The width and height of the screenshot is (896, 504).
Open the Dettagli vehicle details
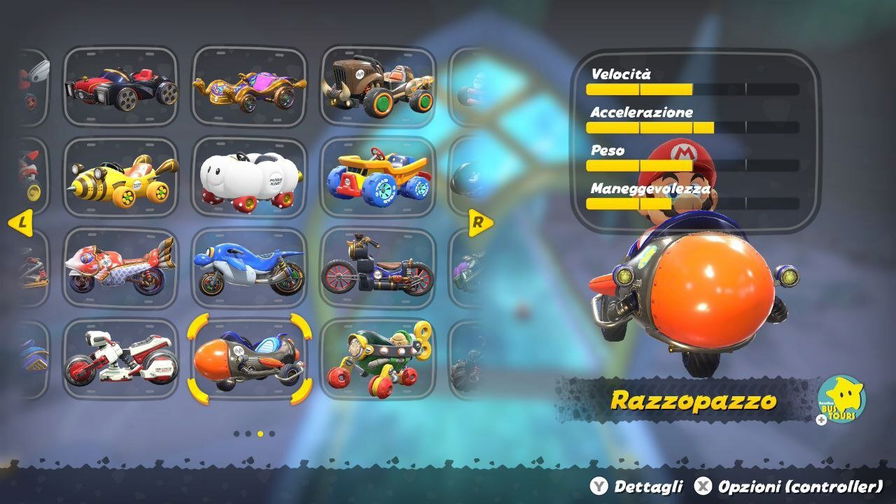pyautogui.click(x=639, y=486)
